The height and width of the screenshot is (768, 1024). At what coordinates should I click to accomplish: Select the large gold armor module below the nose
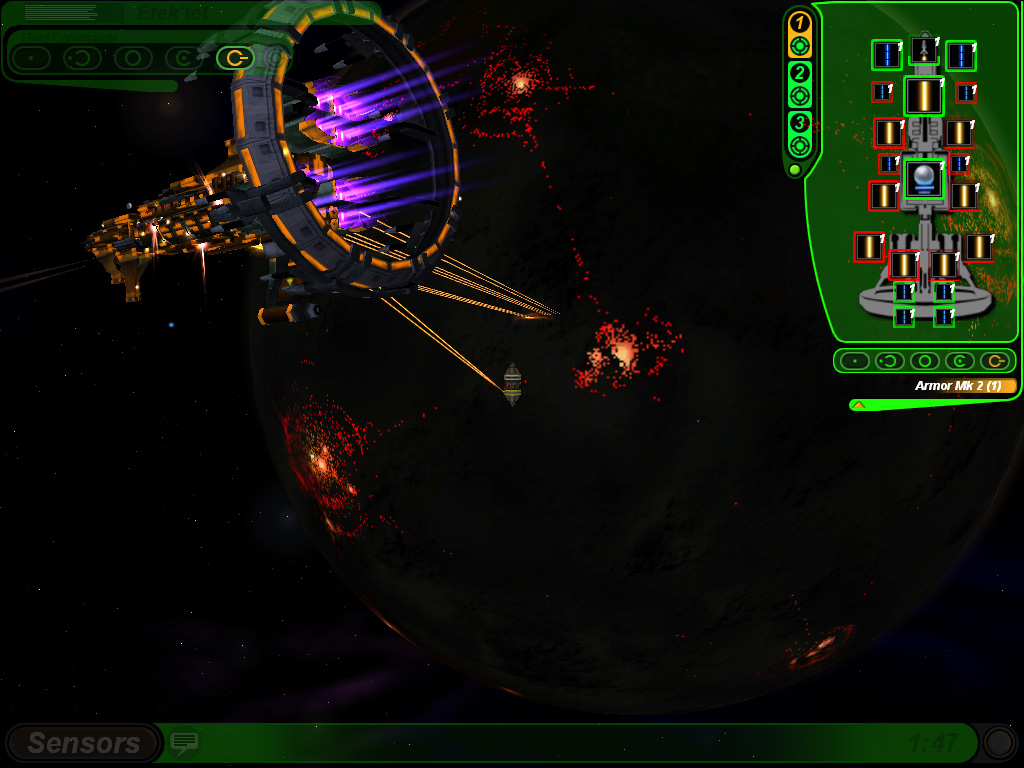(x=924, y=96)
